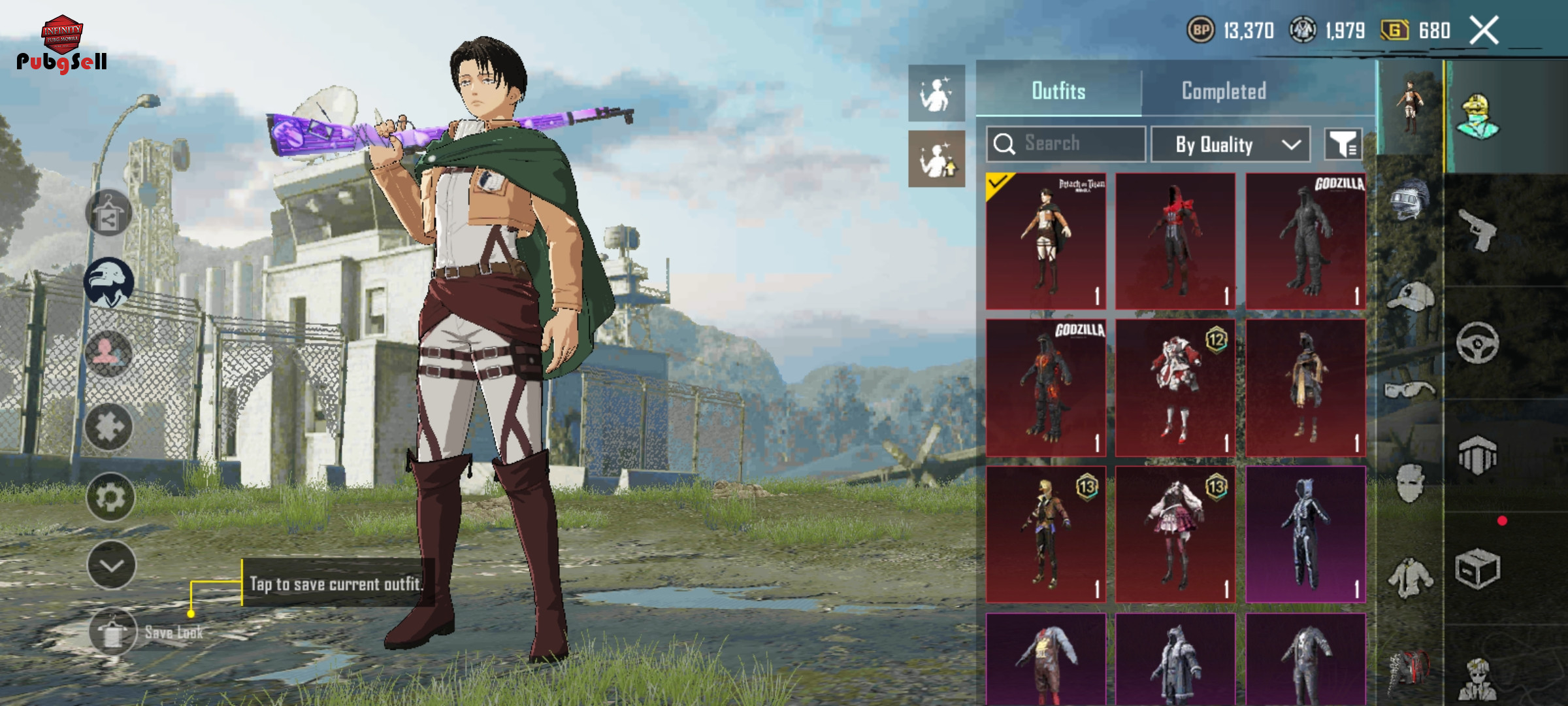Switch to the Completed tab
Viewport: 1568px width, 706px height.
pos(1224,91)
